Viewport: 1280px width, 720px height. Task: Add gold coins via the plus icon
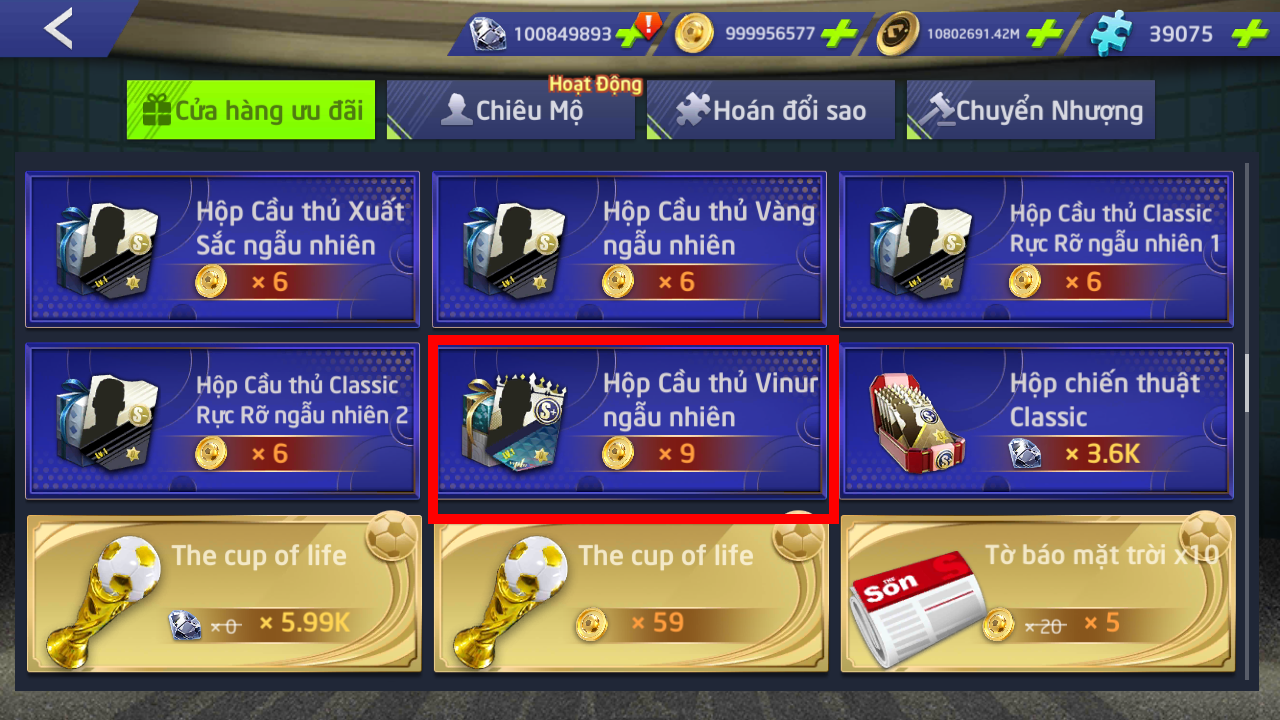click(838, 34)
